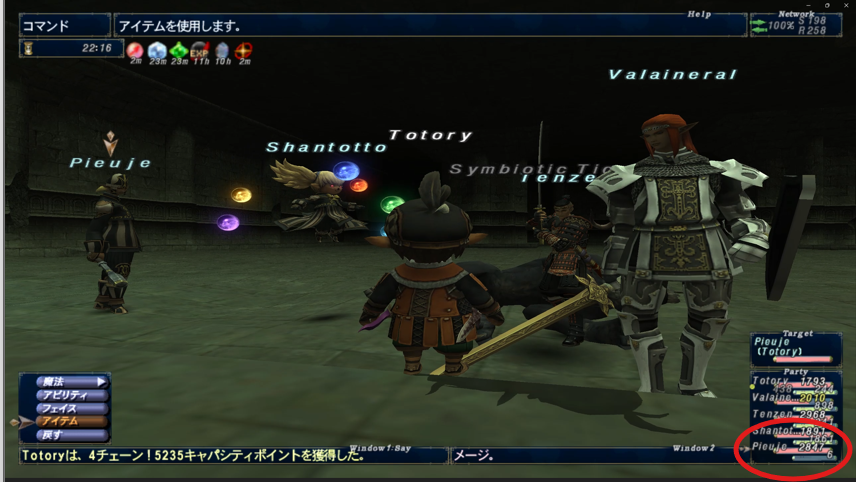This screenshot has width=856, height=482.
Task: Click the blue crystal status effect icon
Action: pyautogui.click(x=157, y=50)
